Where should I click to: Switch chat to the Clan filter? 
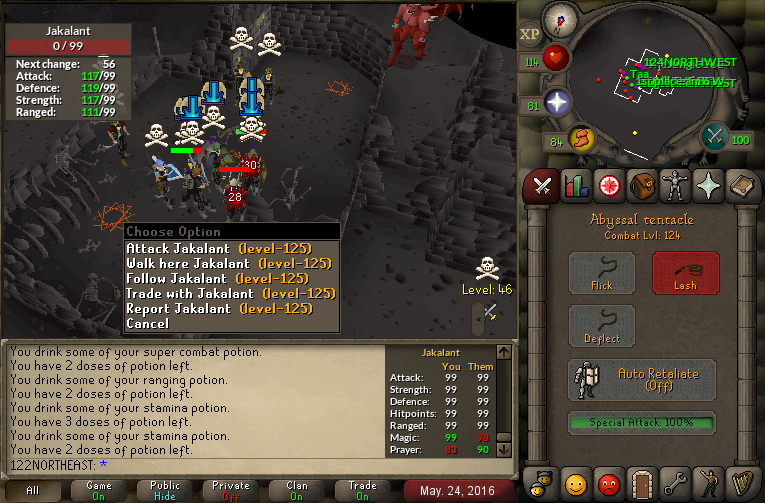pyautogui.click(x=297, y=490)
